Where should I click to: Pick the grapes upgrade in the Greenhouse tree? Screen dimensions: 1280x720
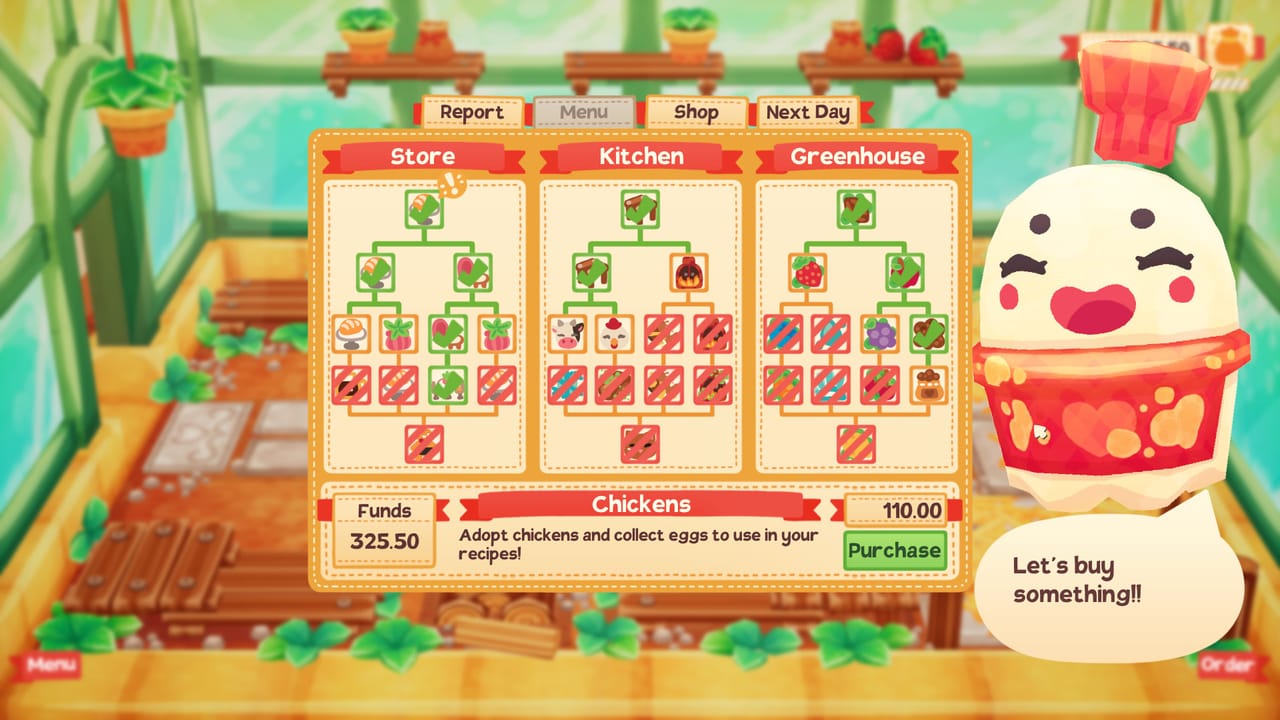pos(881,333)
